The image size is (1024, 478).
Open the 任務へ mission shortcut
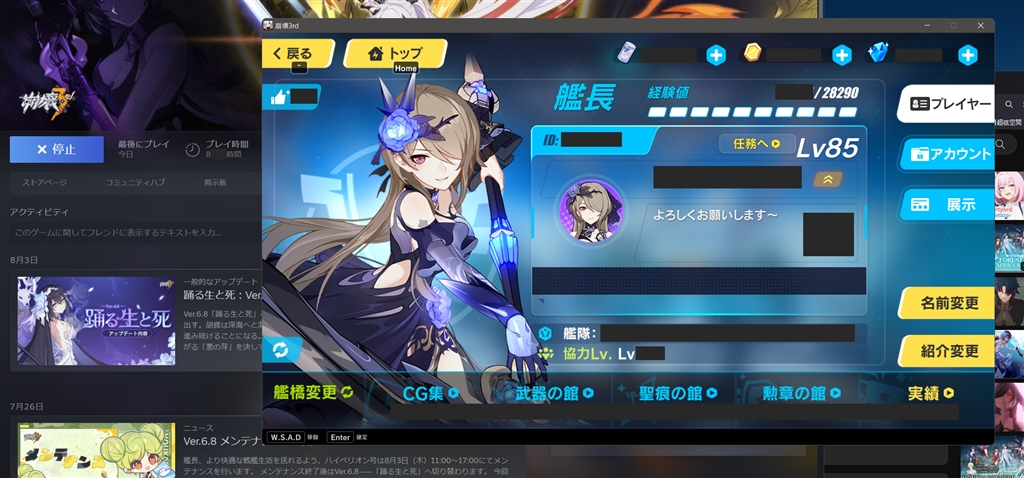[x=757, y=144]
